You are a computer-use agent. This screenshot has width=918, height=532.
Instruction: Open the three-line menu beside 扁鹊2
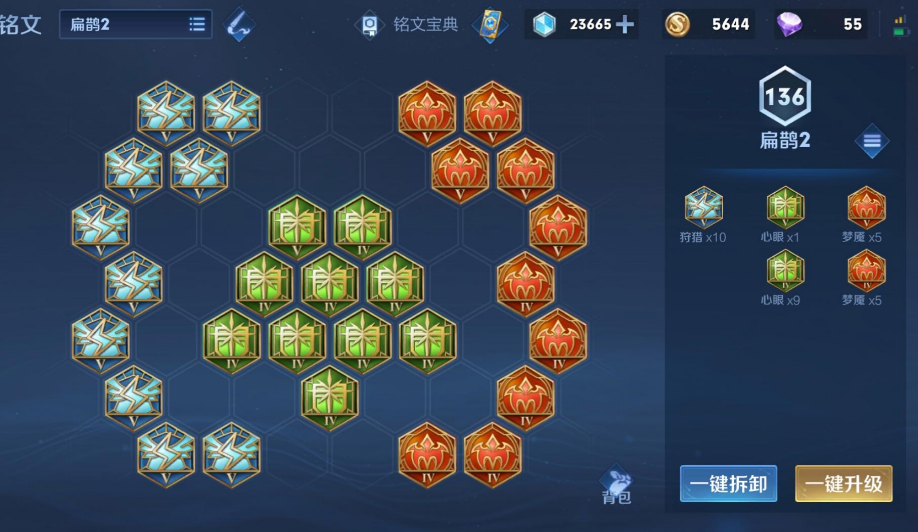coord(871,141)
